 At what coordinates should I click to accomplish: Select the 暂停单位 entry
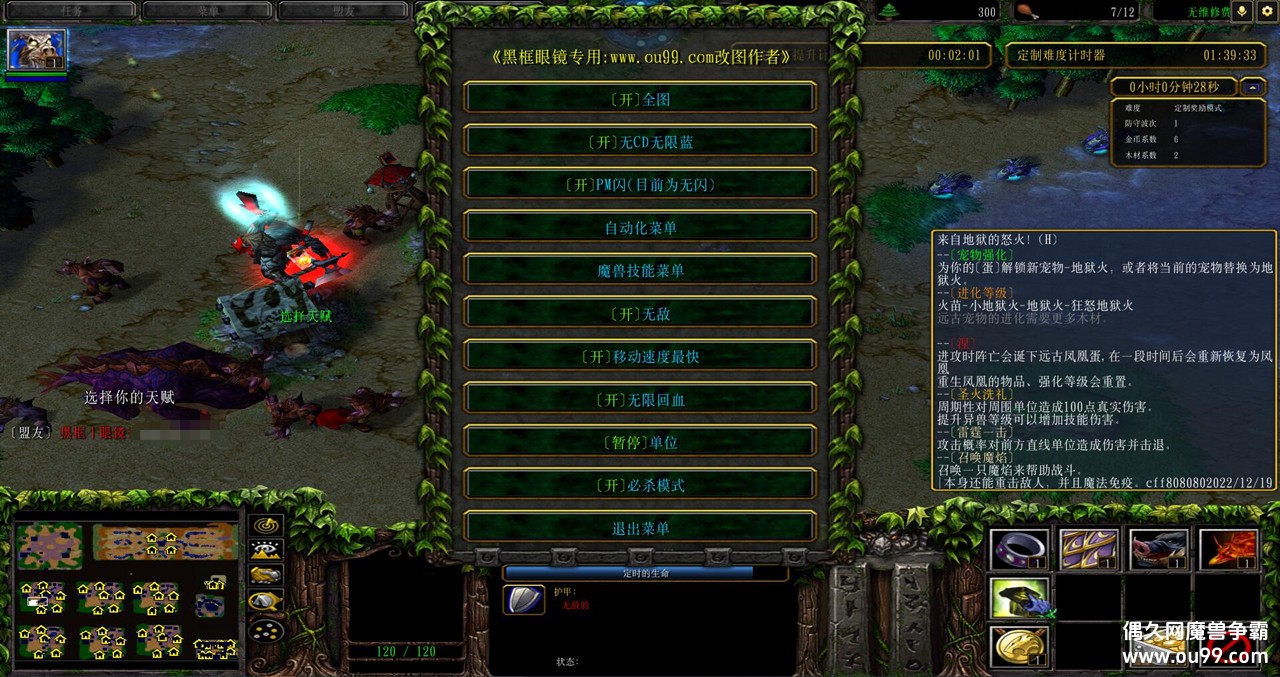tap(640, 442)
